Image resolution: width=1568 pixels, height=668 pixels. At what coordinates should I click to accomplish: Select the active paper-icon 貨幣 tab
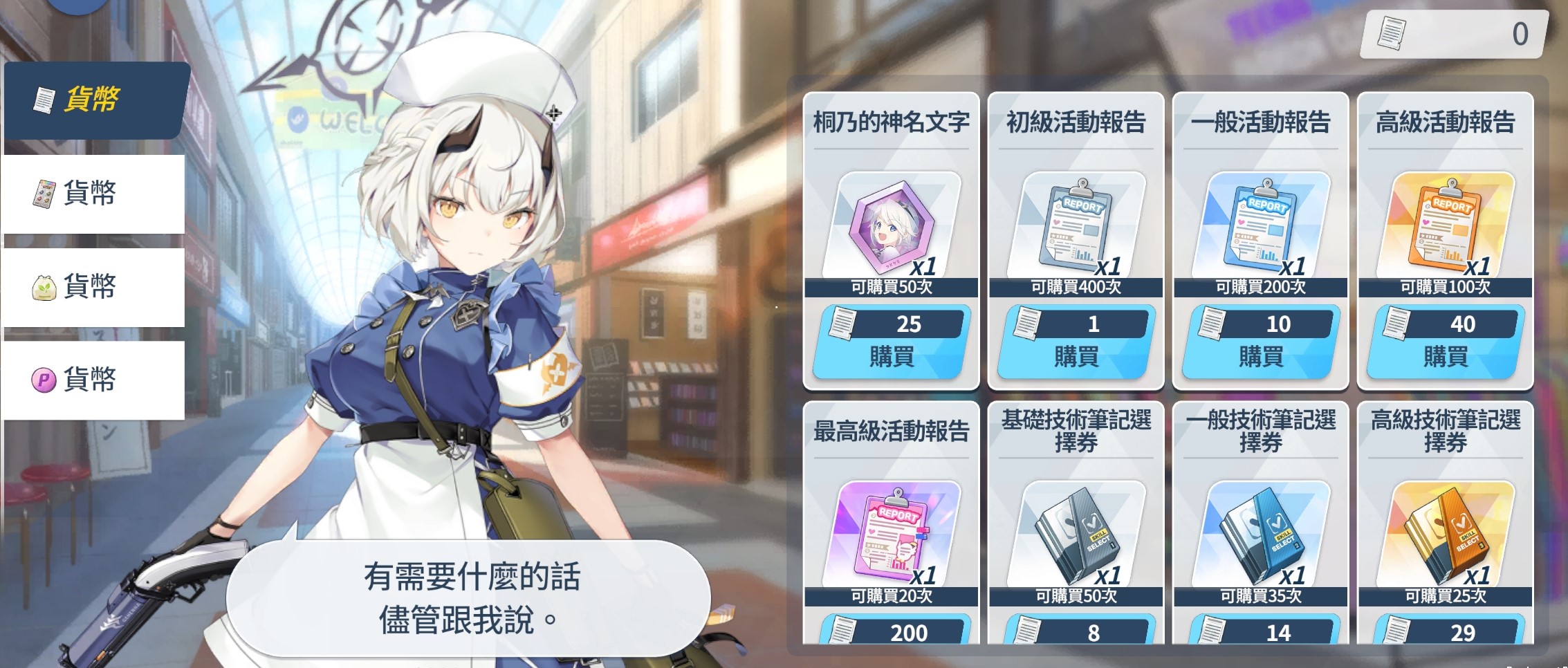click(x=95, y=100)
